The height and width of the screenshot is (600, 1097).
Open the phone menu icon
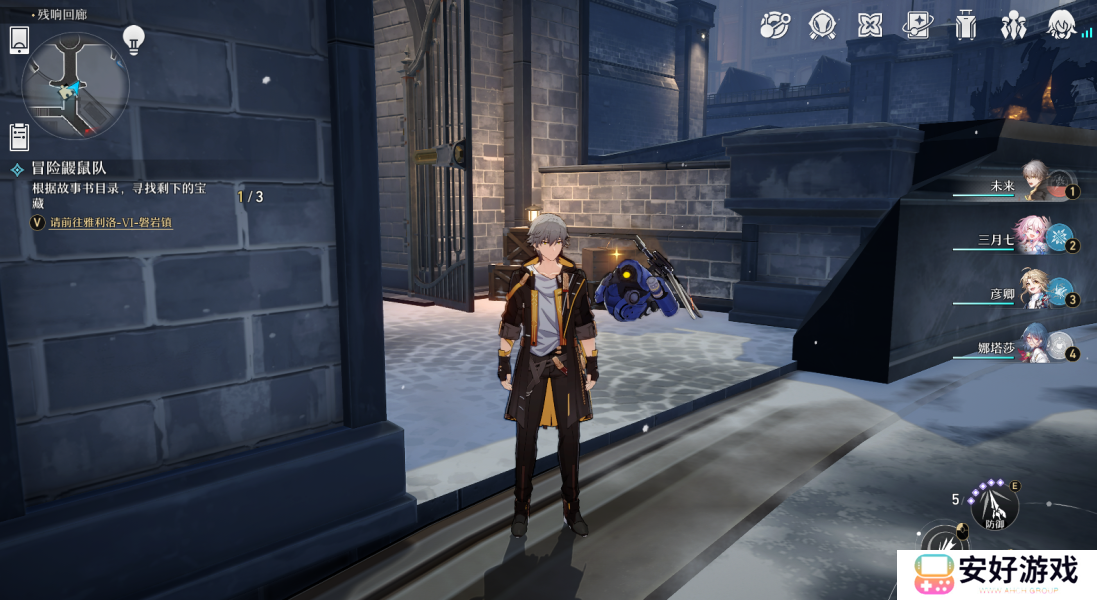[x=19, y=40]
